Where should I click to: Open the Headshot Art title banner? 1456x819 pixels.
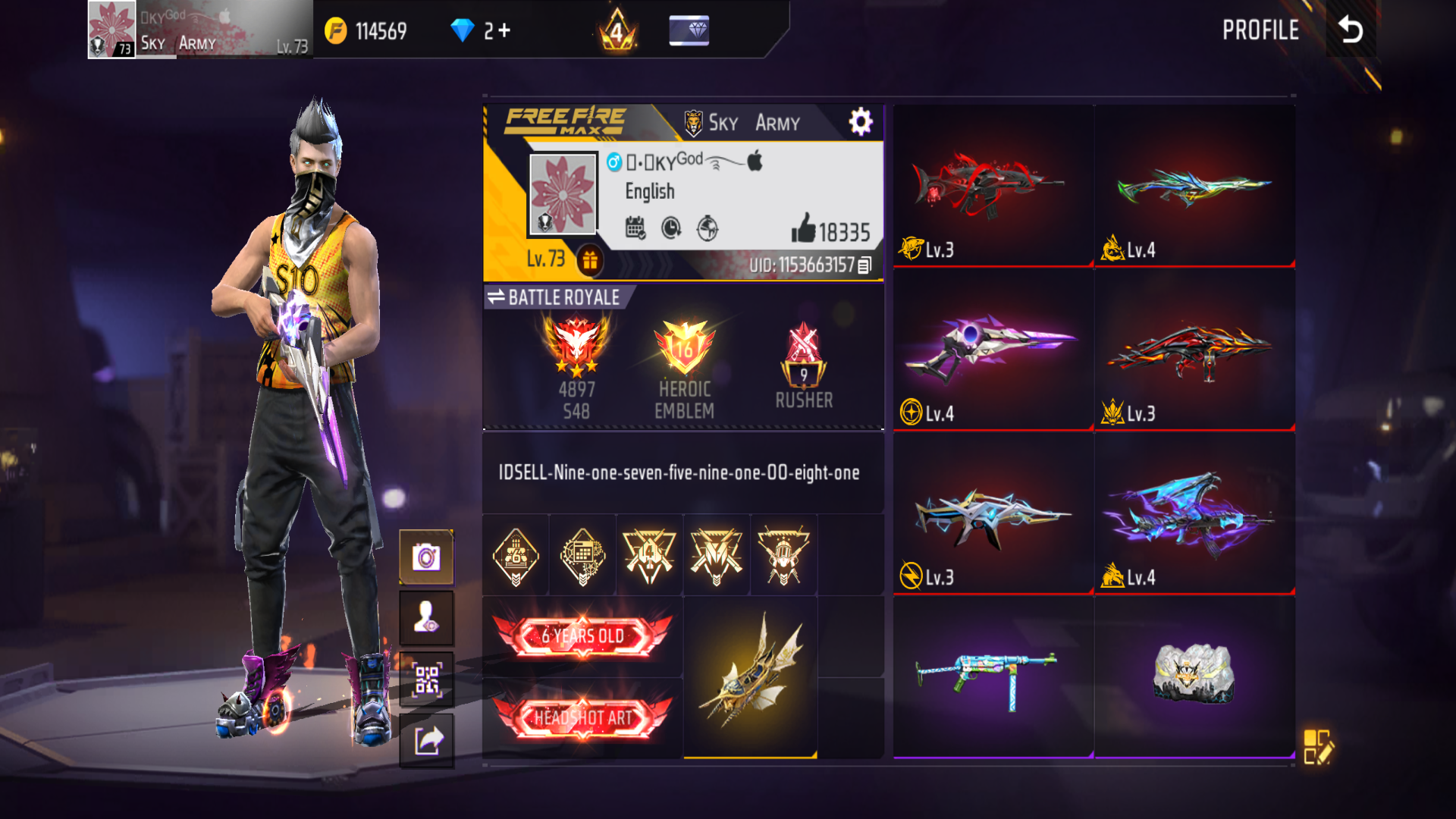(582, 717)
